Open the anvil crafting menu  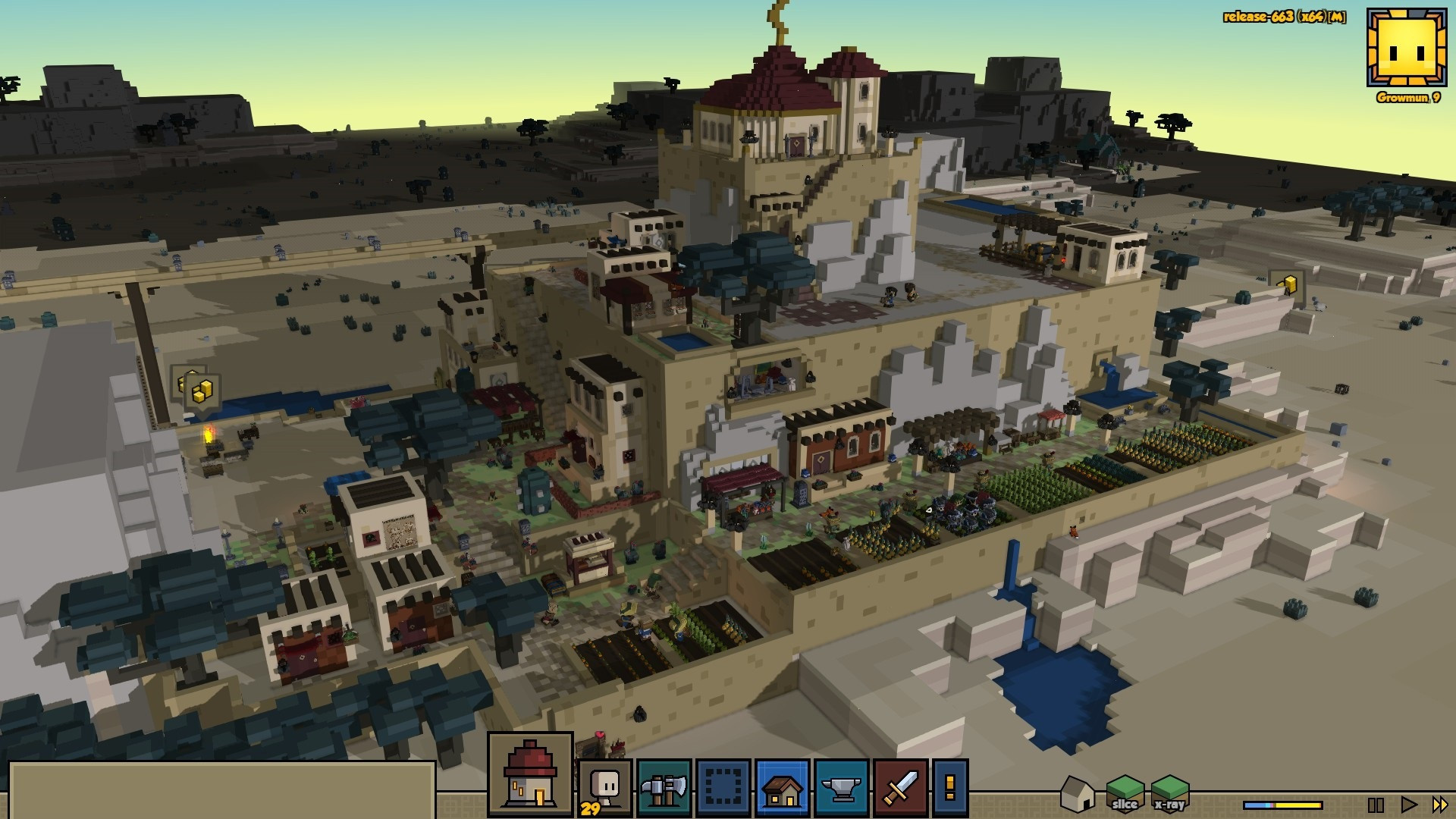click(x=842, y=789)
